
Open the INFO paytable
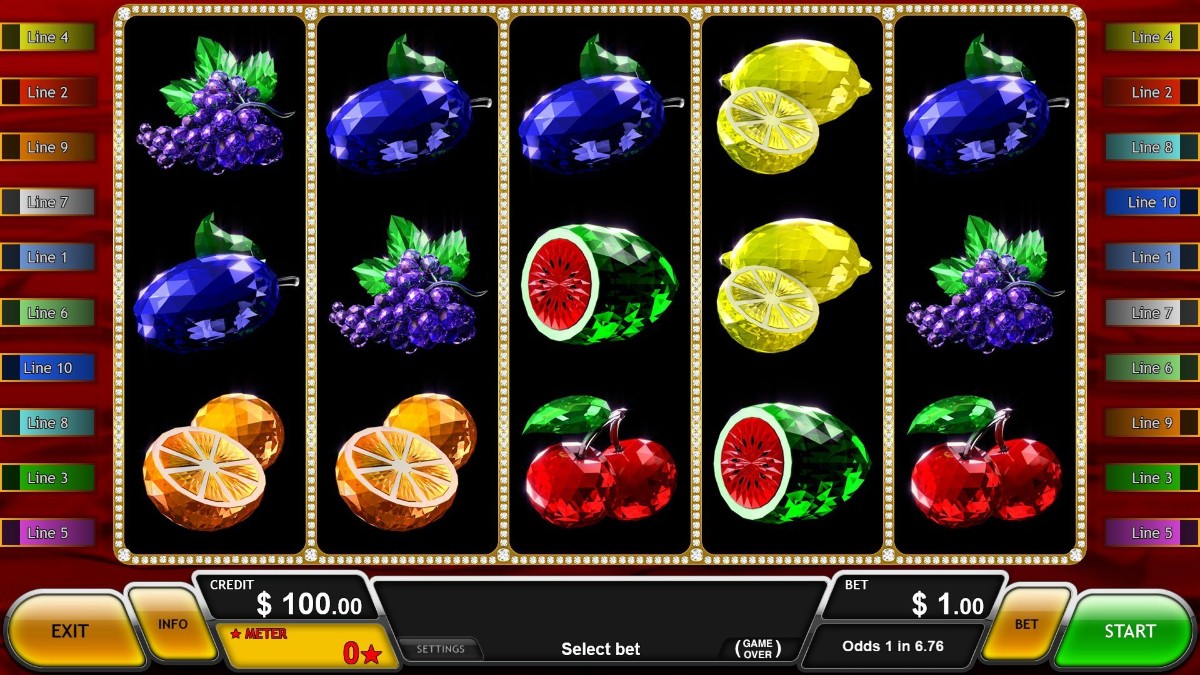(x=173, y=624)
